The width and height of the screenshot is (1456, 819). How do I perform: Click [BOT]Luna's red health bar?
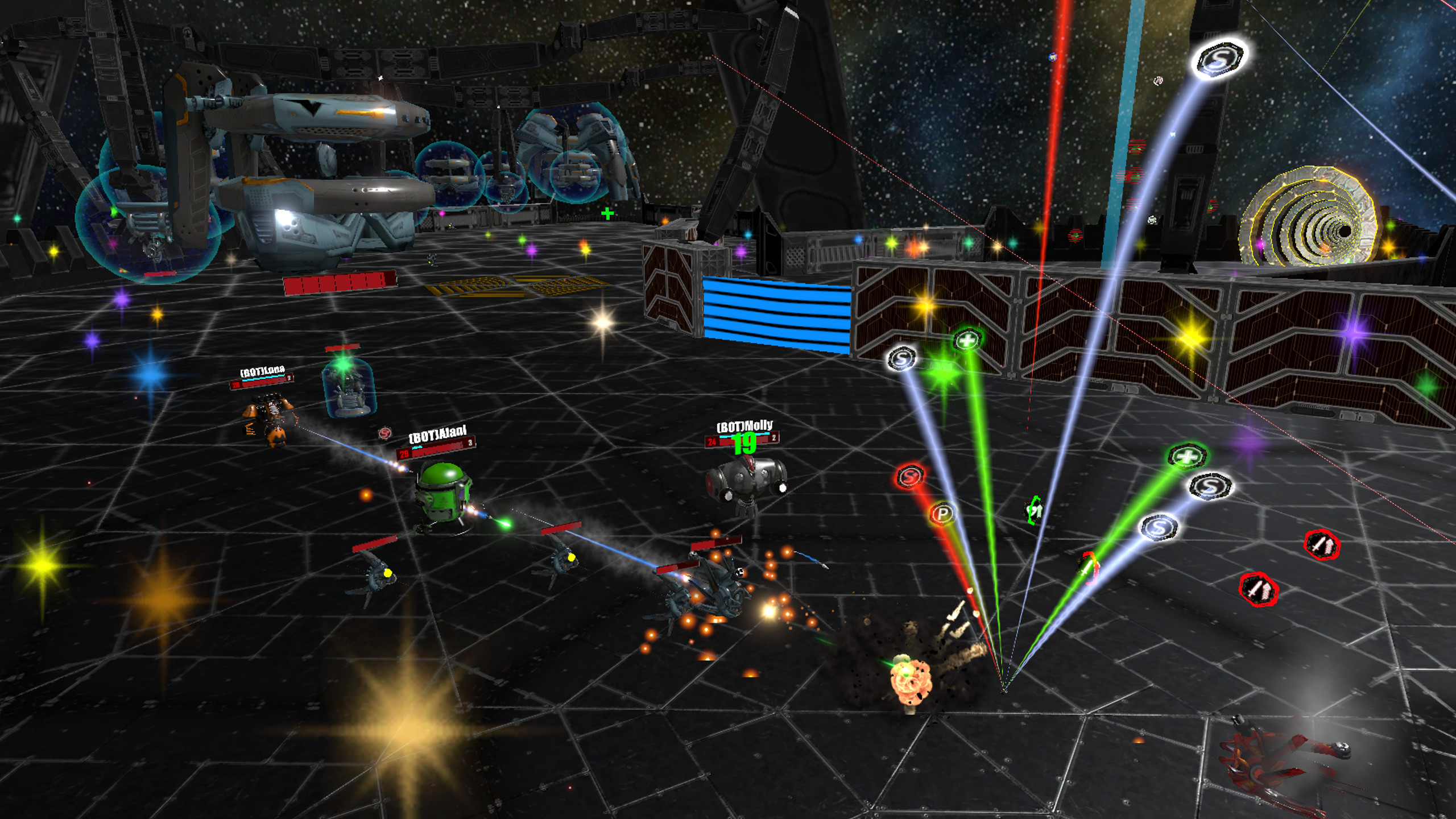click(262, 383)
